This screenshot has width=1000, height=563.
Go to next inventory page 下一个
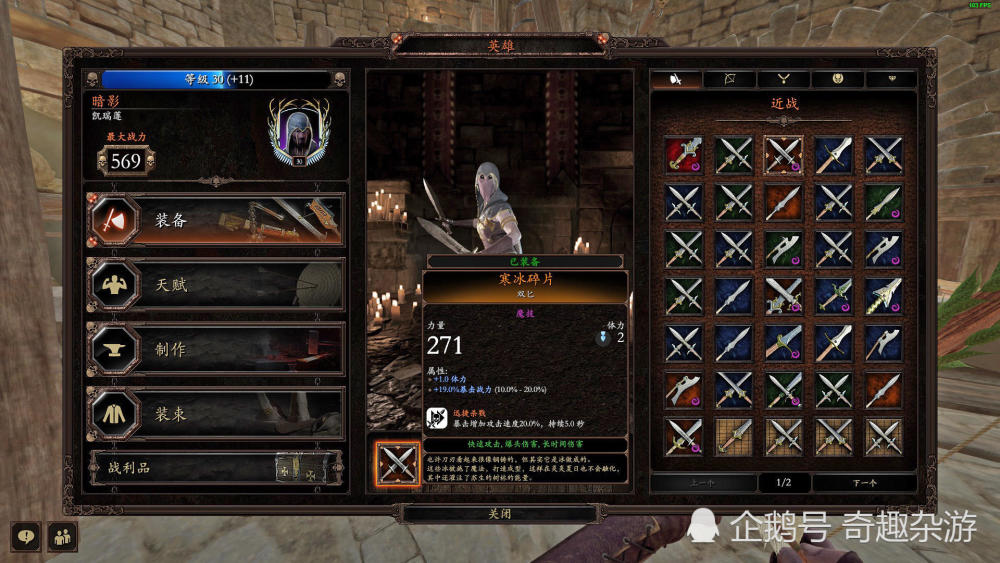tap(863, 483)
